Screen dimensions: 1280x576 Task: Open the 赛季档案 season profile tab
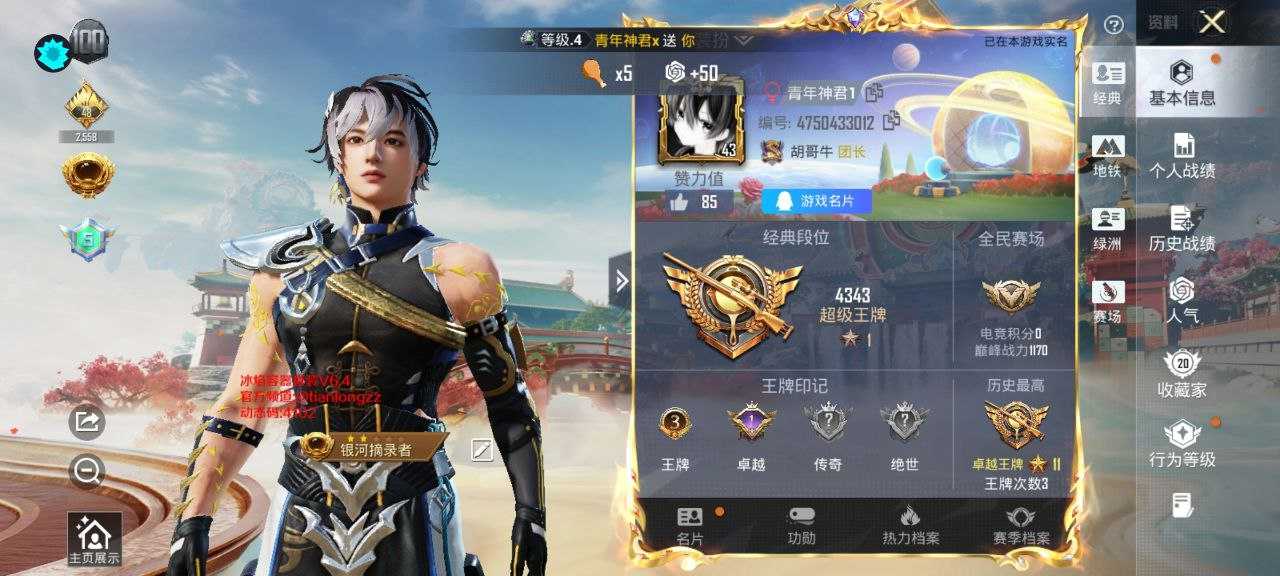[x=1021, y=526]
